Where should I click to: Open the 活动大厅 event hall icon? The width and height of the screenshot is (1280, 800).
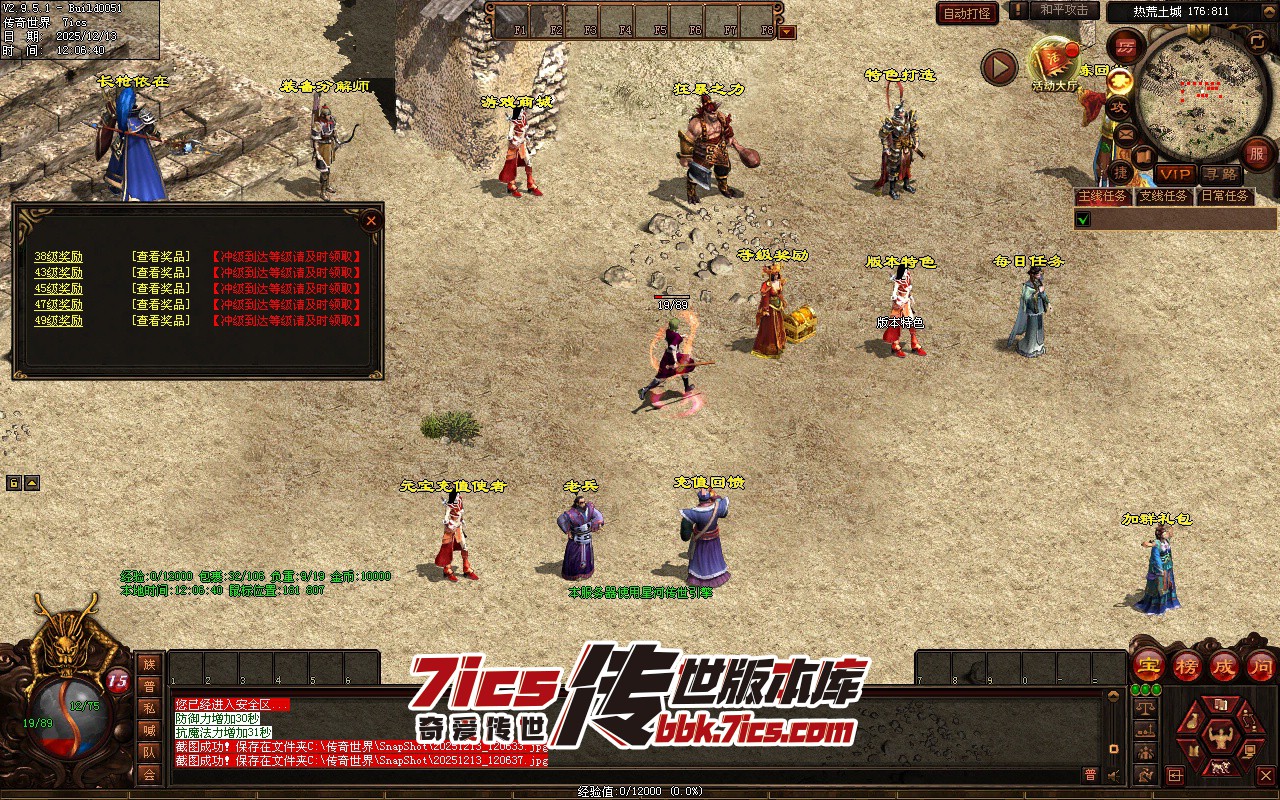(1055, 63)
